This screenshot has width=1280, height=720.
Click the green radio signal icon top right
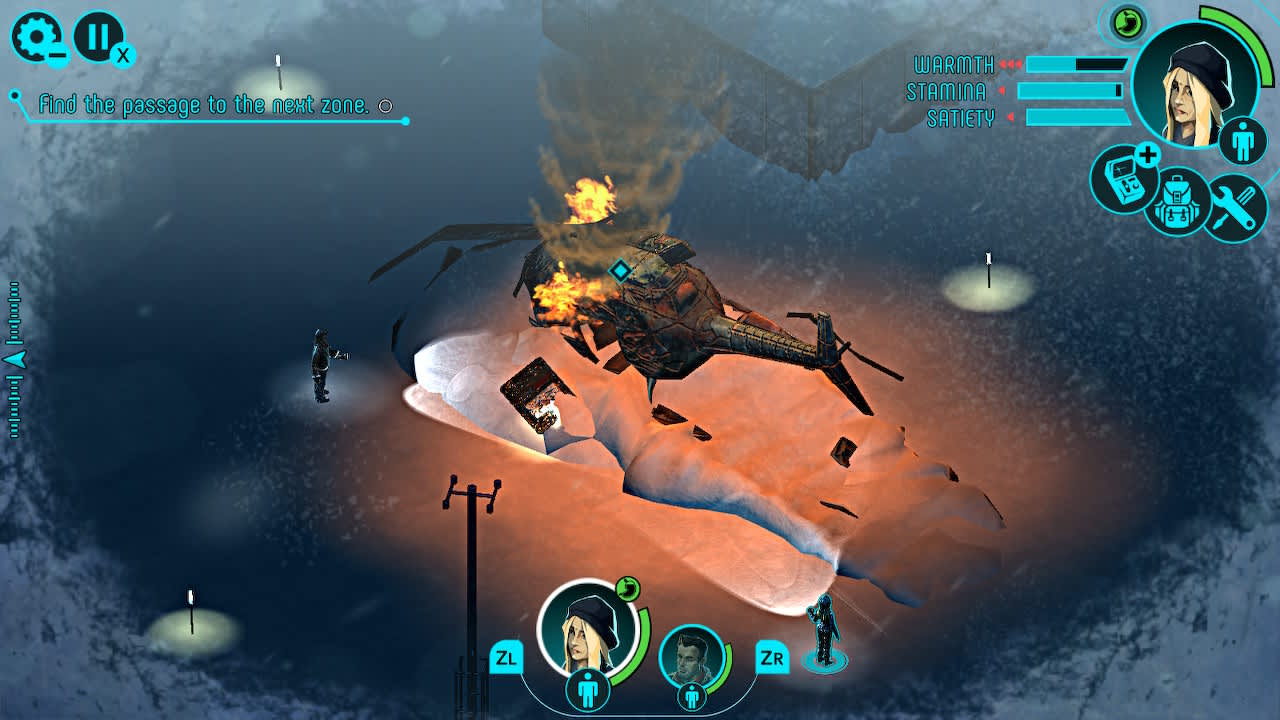1128,23
